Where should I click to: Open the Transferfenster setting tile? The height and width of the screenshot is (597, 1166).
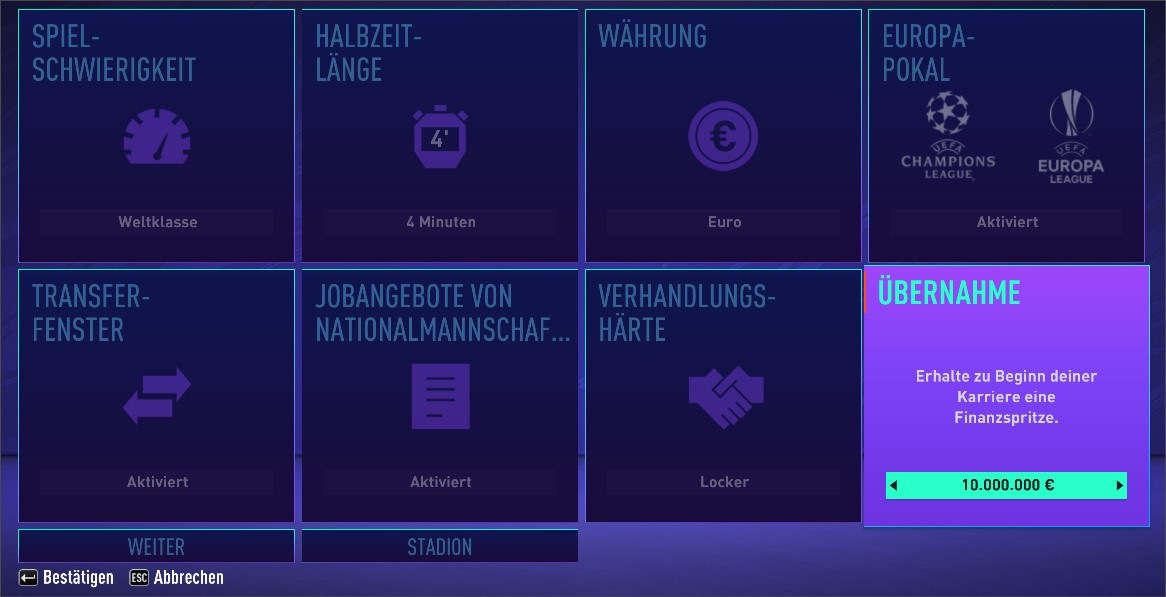point(156,395)
